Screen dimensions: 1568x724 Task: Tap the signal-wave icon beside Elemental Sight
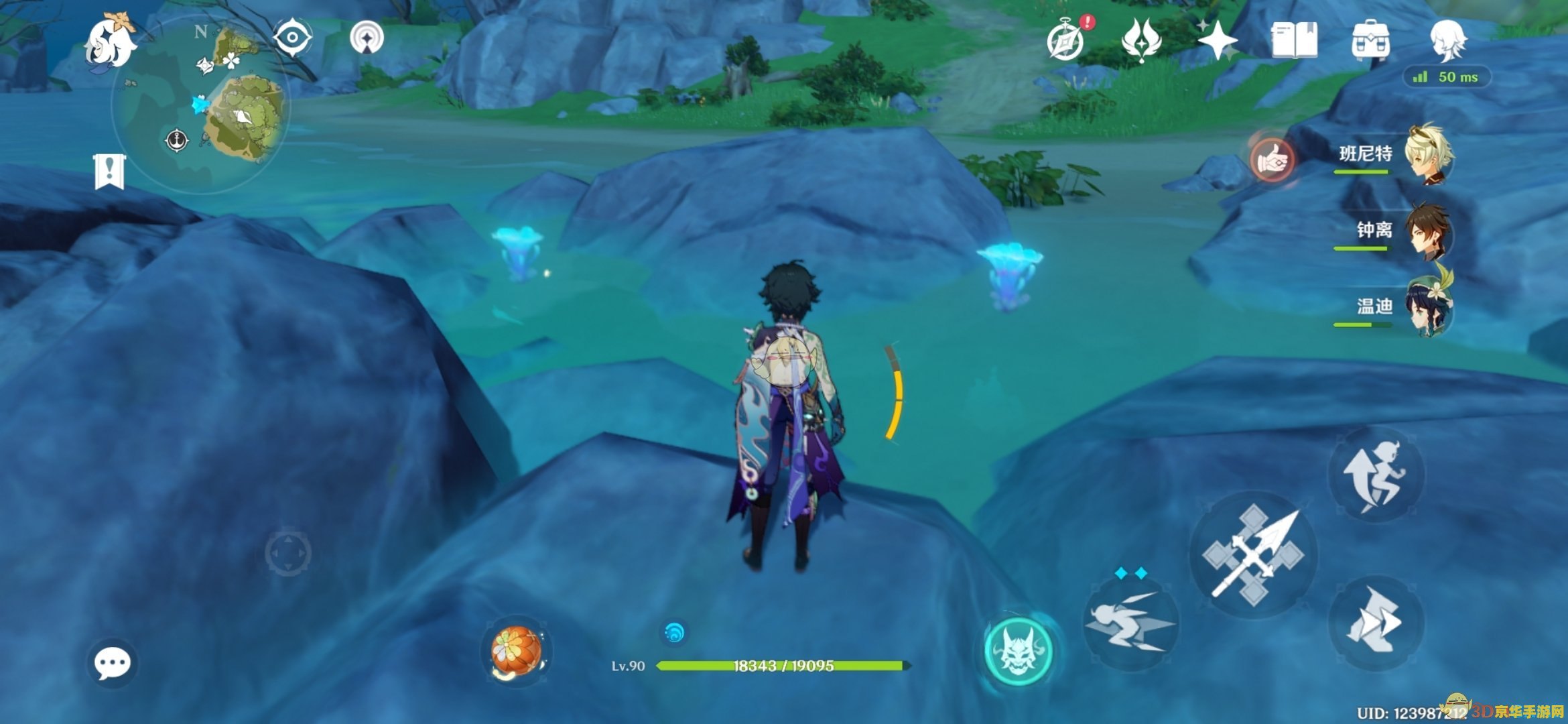click(x=367, y=37)
